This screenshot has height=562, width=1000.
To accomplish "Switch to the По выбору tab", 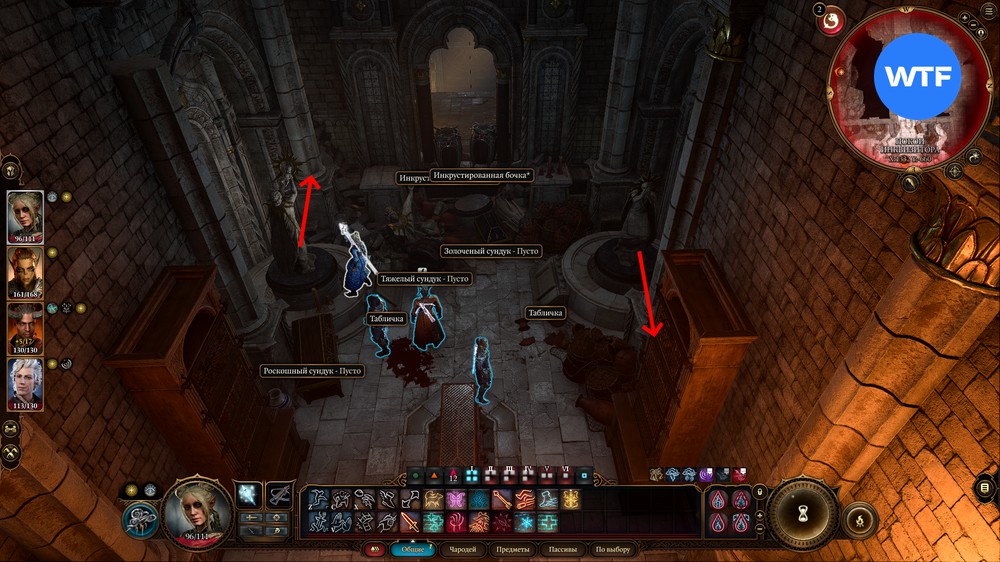I will coord(613,549).
